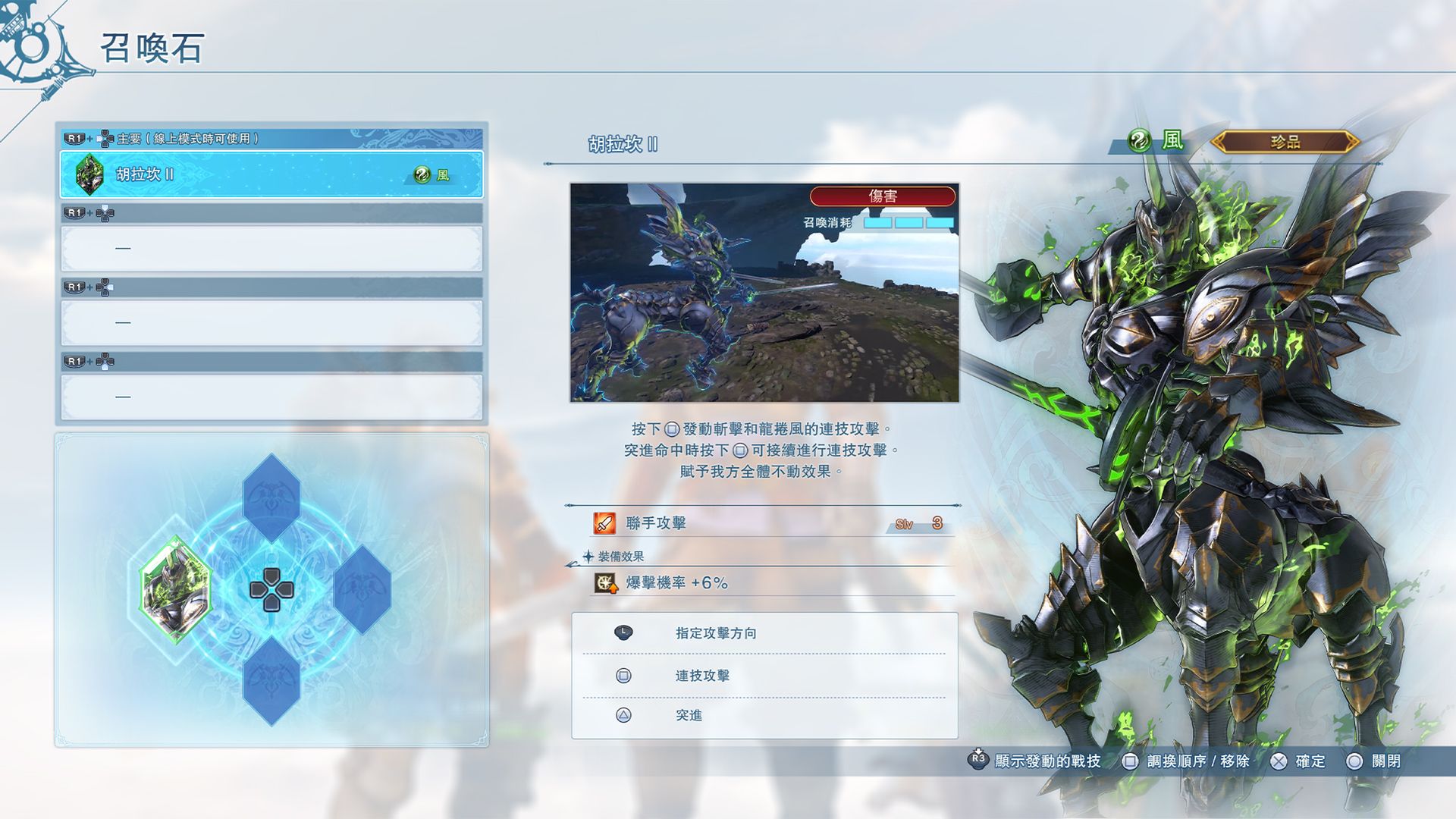Choose the 胡拉坎 portrait on the d-pad wheel
Screen dimensions: 1456x819
tap(175, 589)
